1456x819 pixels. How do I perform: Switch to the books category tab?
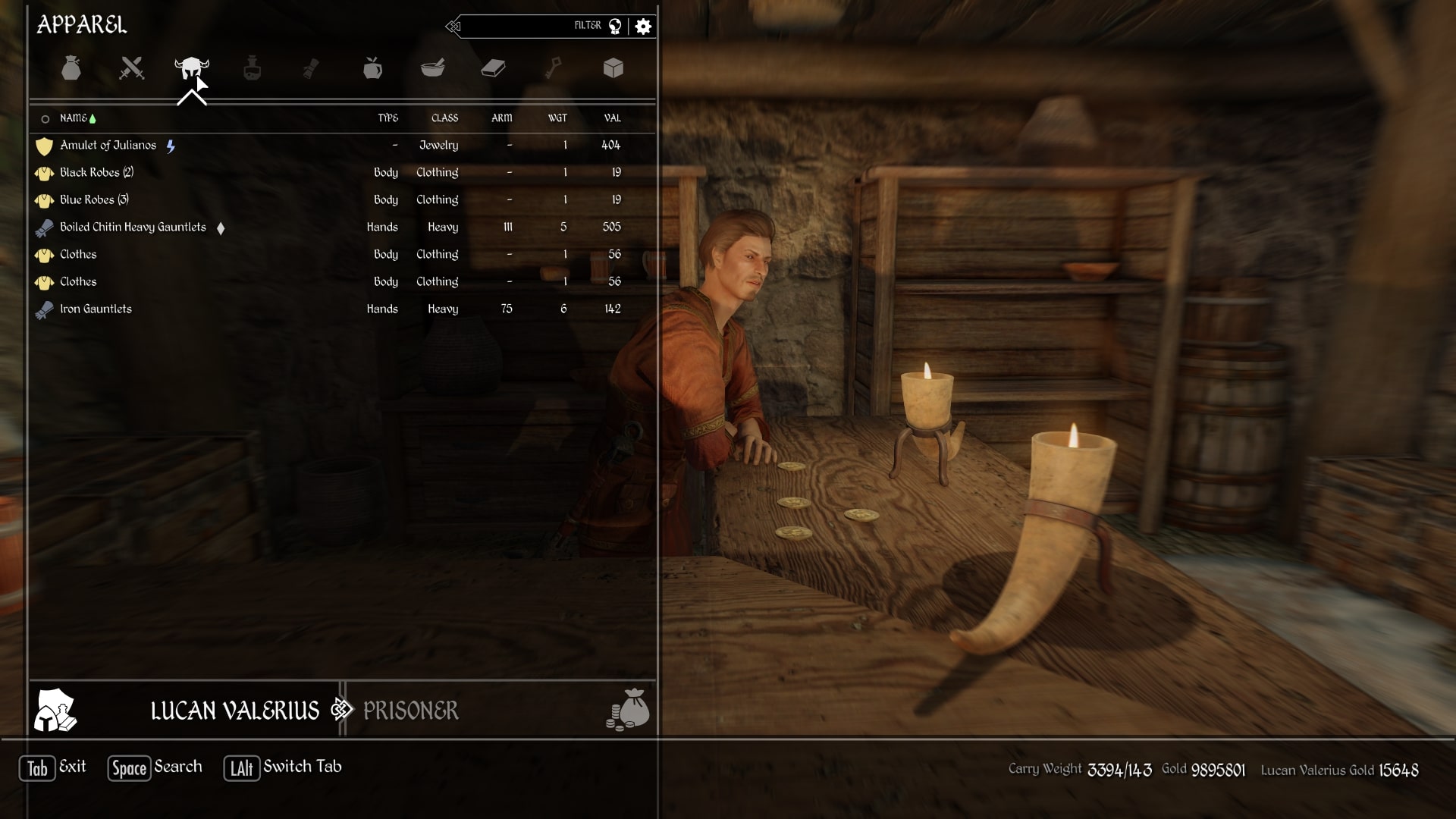point(493,68)
